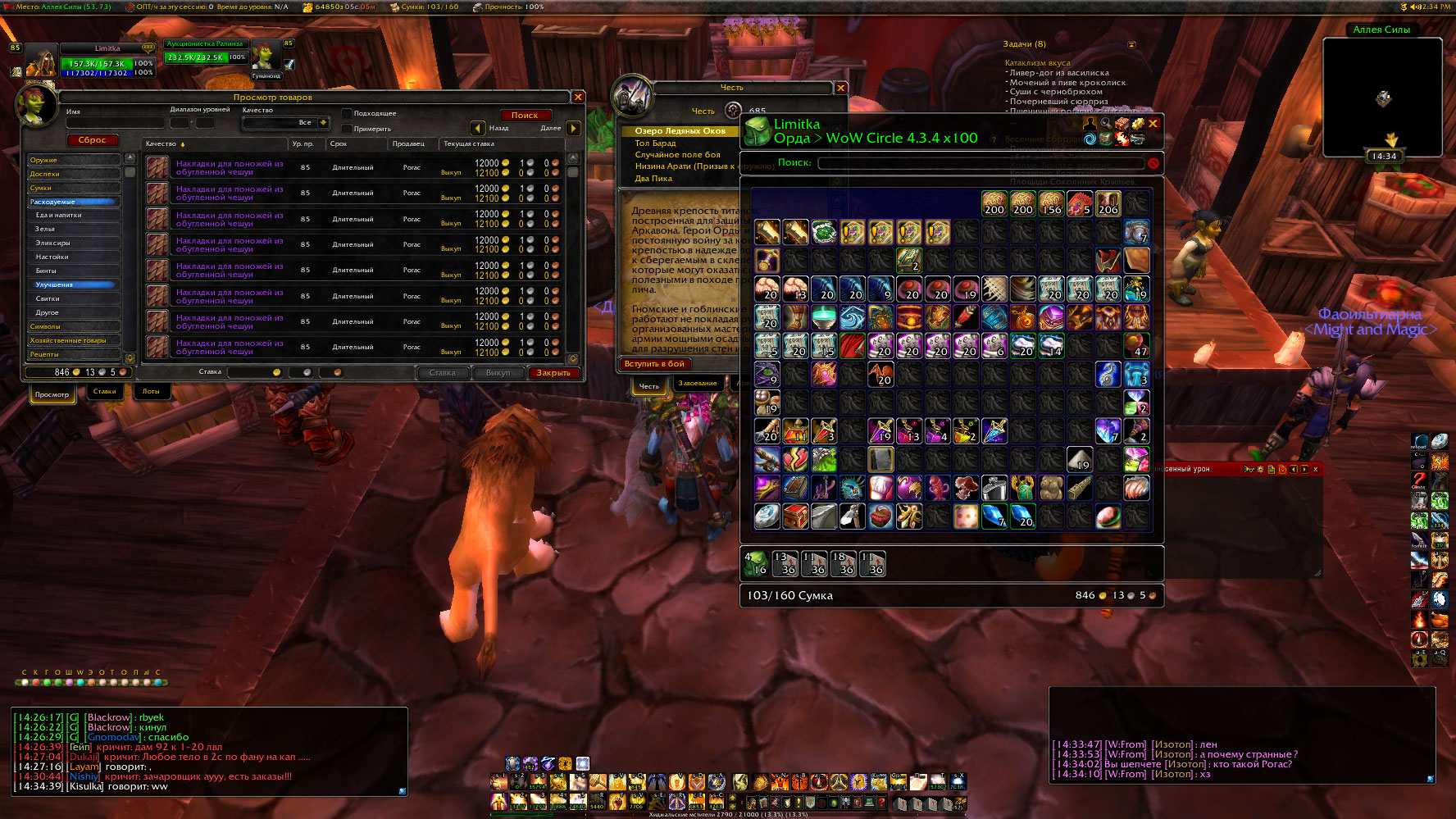
Task: Switch to the Ставки auction tab
Action: click(x=104, y=392)
